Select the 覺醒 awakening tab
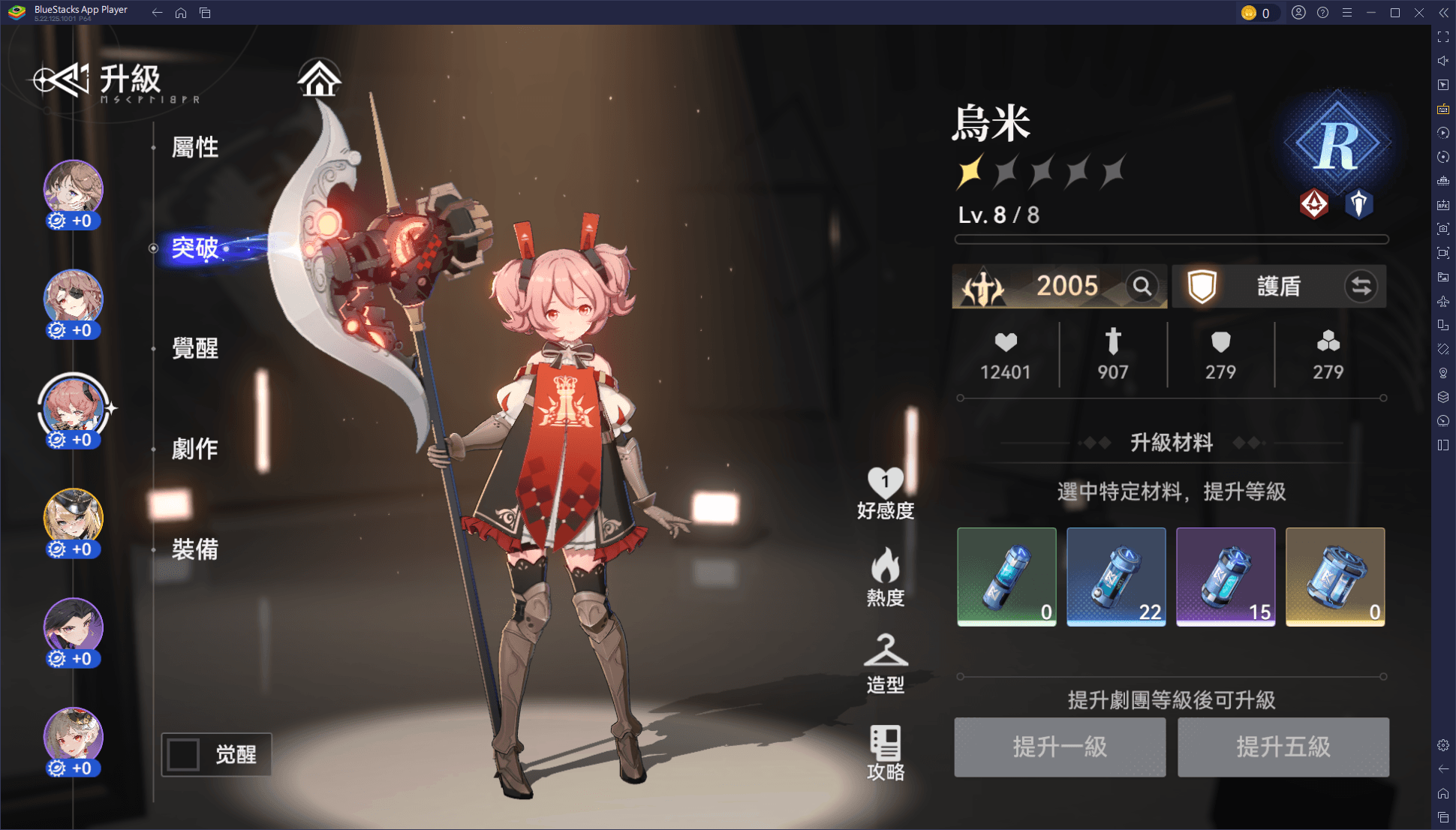Image resolution: width=1456 pixels, height=830 pixels. 194,348
